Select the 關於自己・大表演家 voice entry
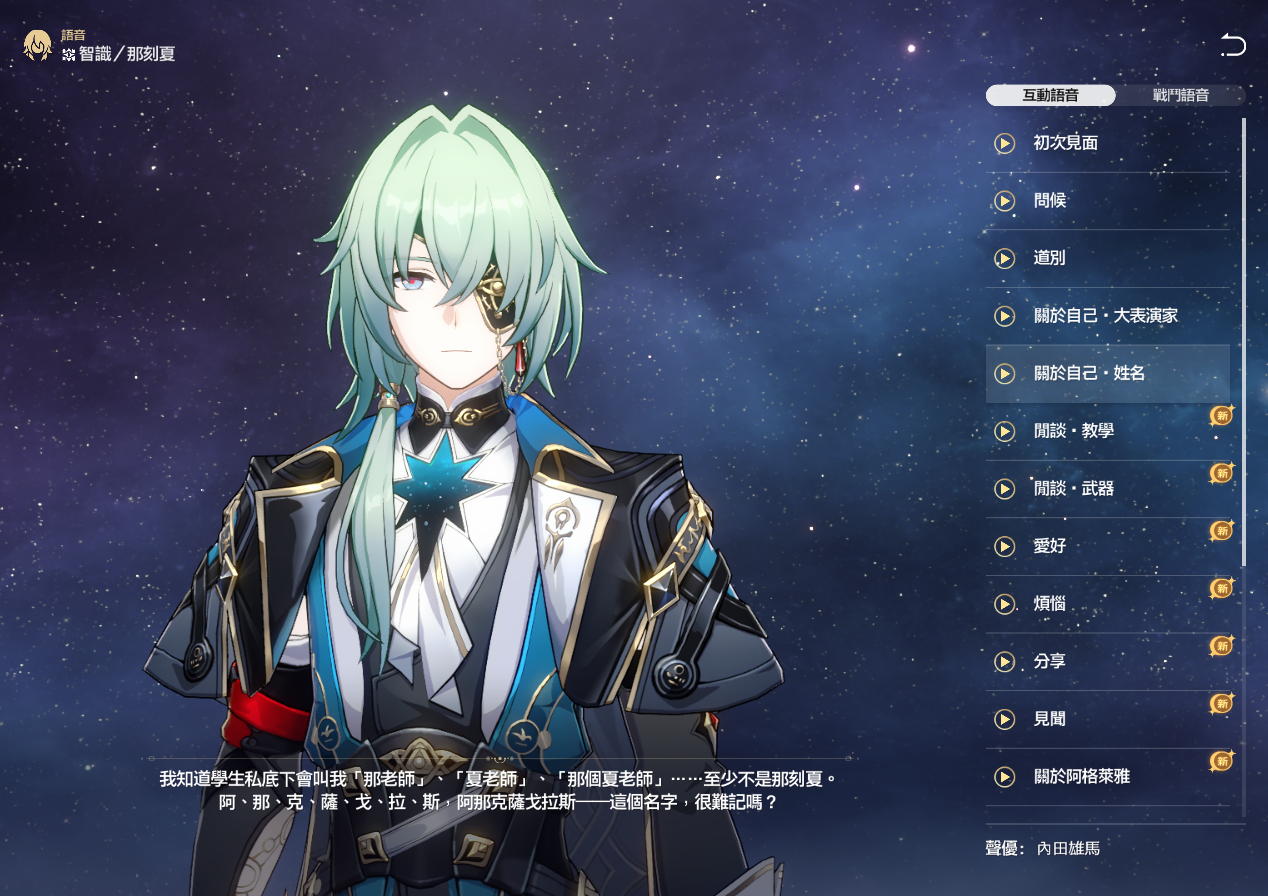This screenshot has width=1268, height=896. tap(1106, 316)
